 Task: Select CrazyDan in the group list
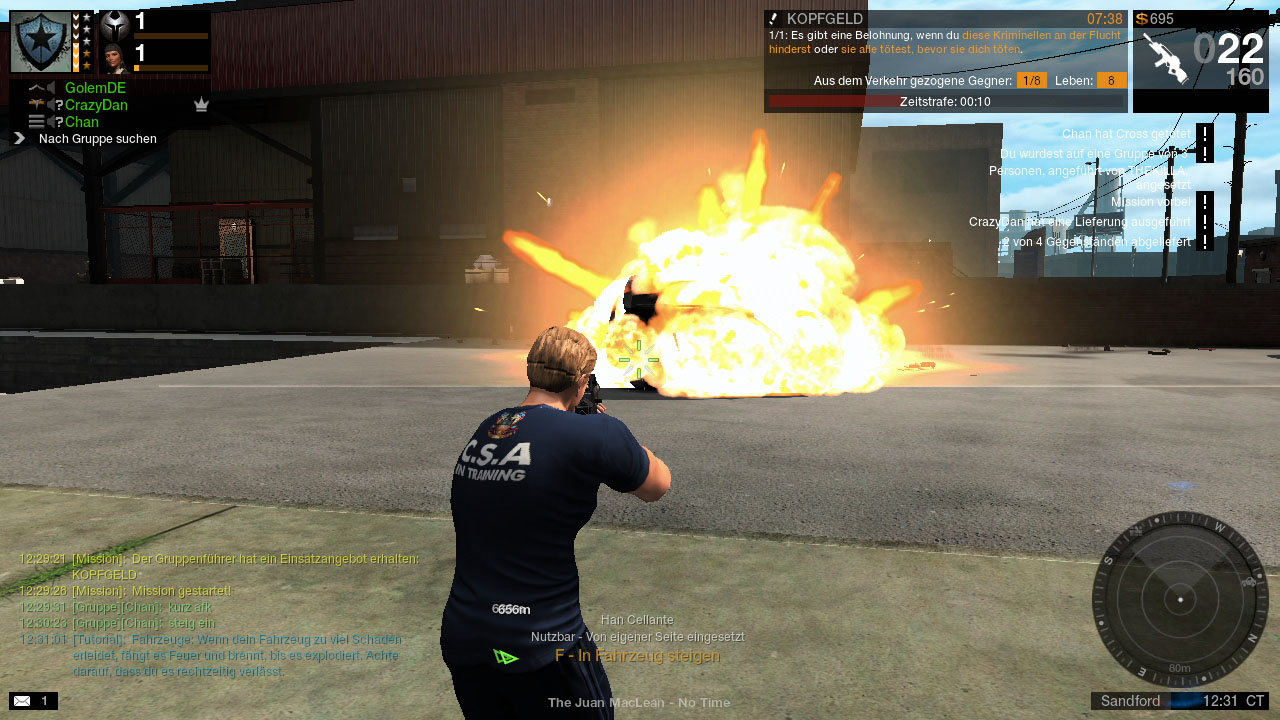[x=96, y=105]
